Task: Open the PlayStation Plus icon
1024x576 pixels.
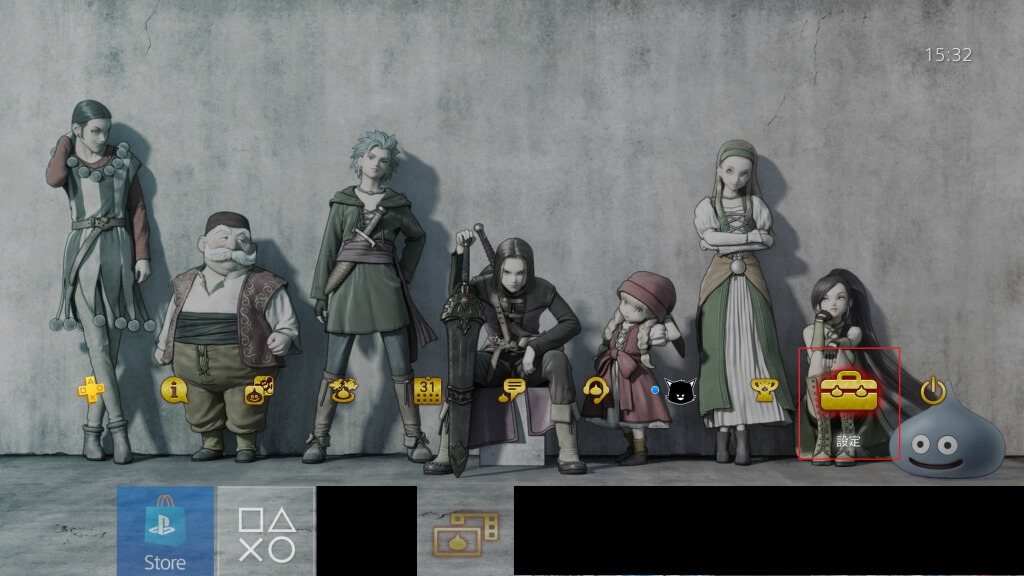Action: [x=91, y=389]
